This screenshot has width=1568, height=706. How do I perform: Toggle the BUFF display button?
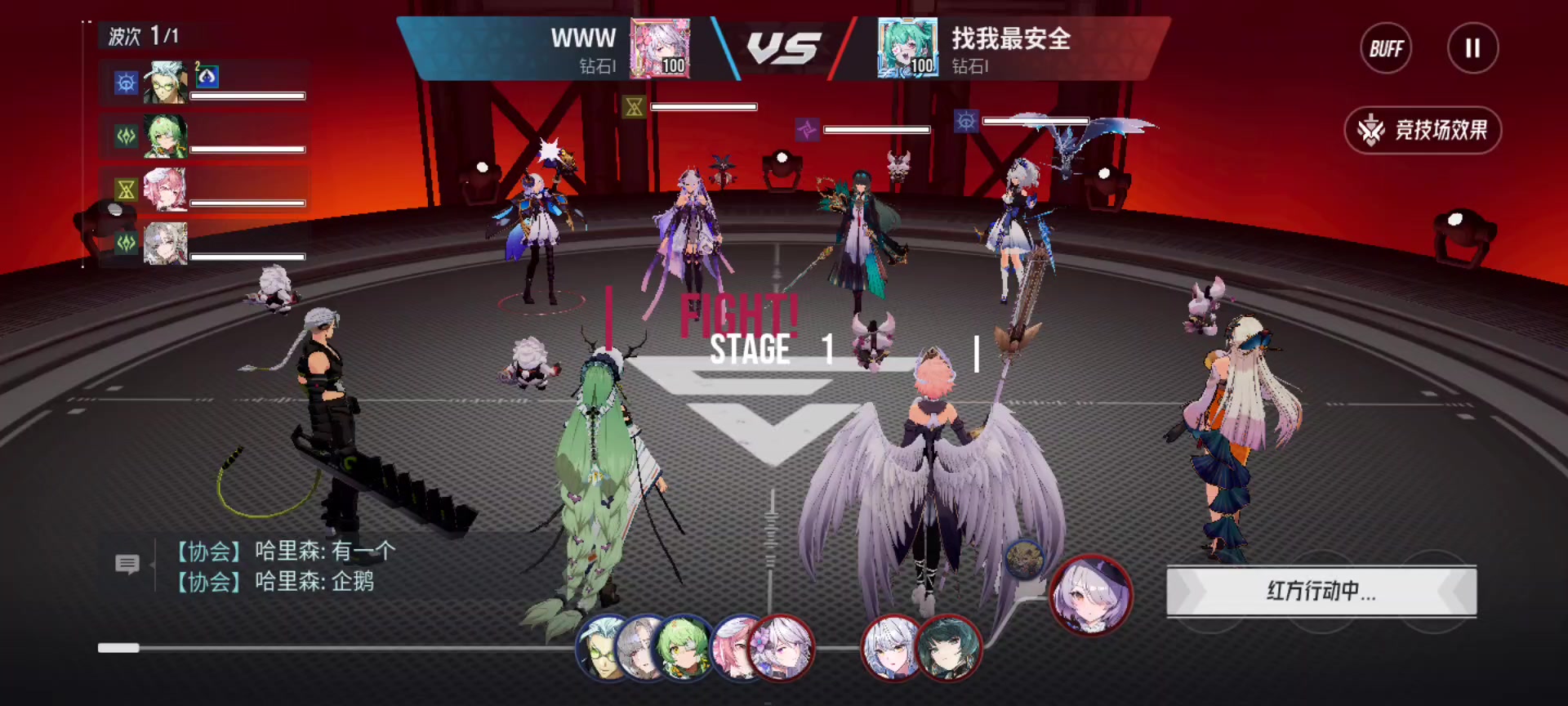click(x=1386, y=48)
